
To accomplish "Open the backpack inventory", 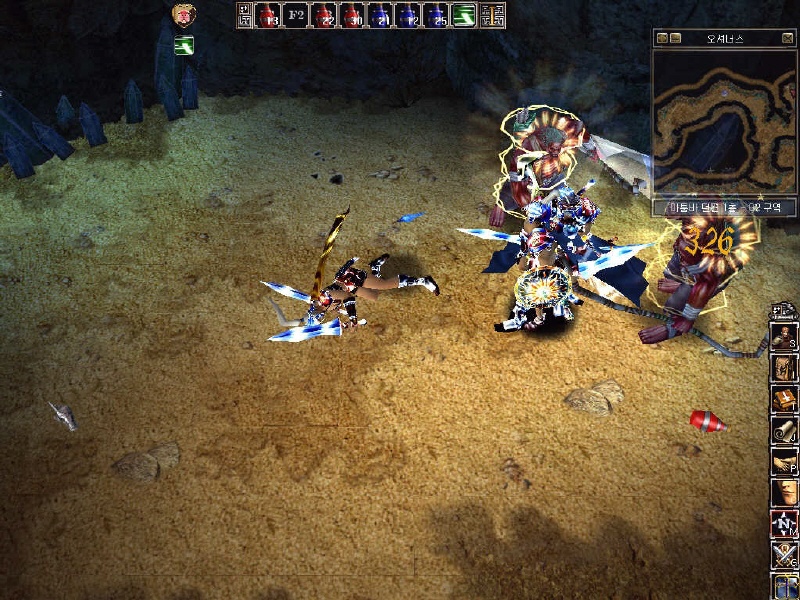I will (x=784, y=370).
